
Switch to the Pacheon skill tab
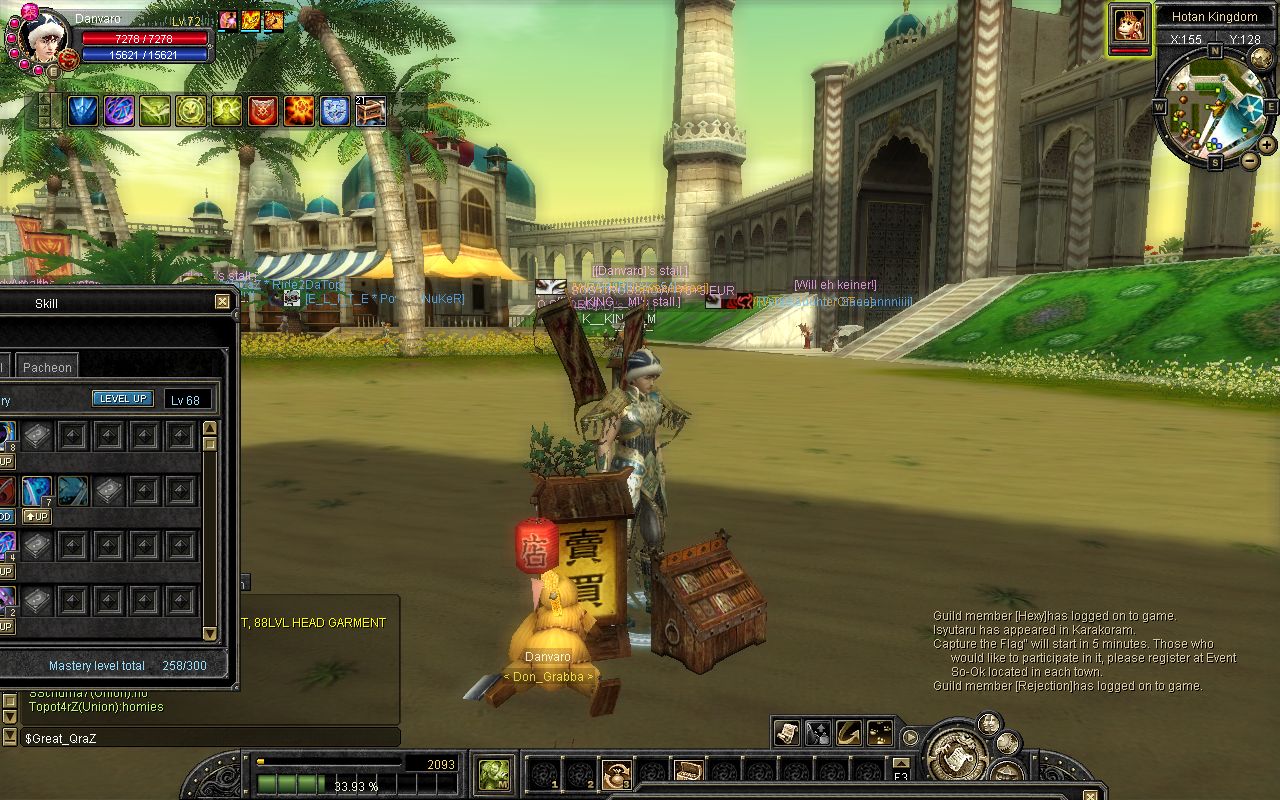(47, 367)
